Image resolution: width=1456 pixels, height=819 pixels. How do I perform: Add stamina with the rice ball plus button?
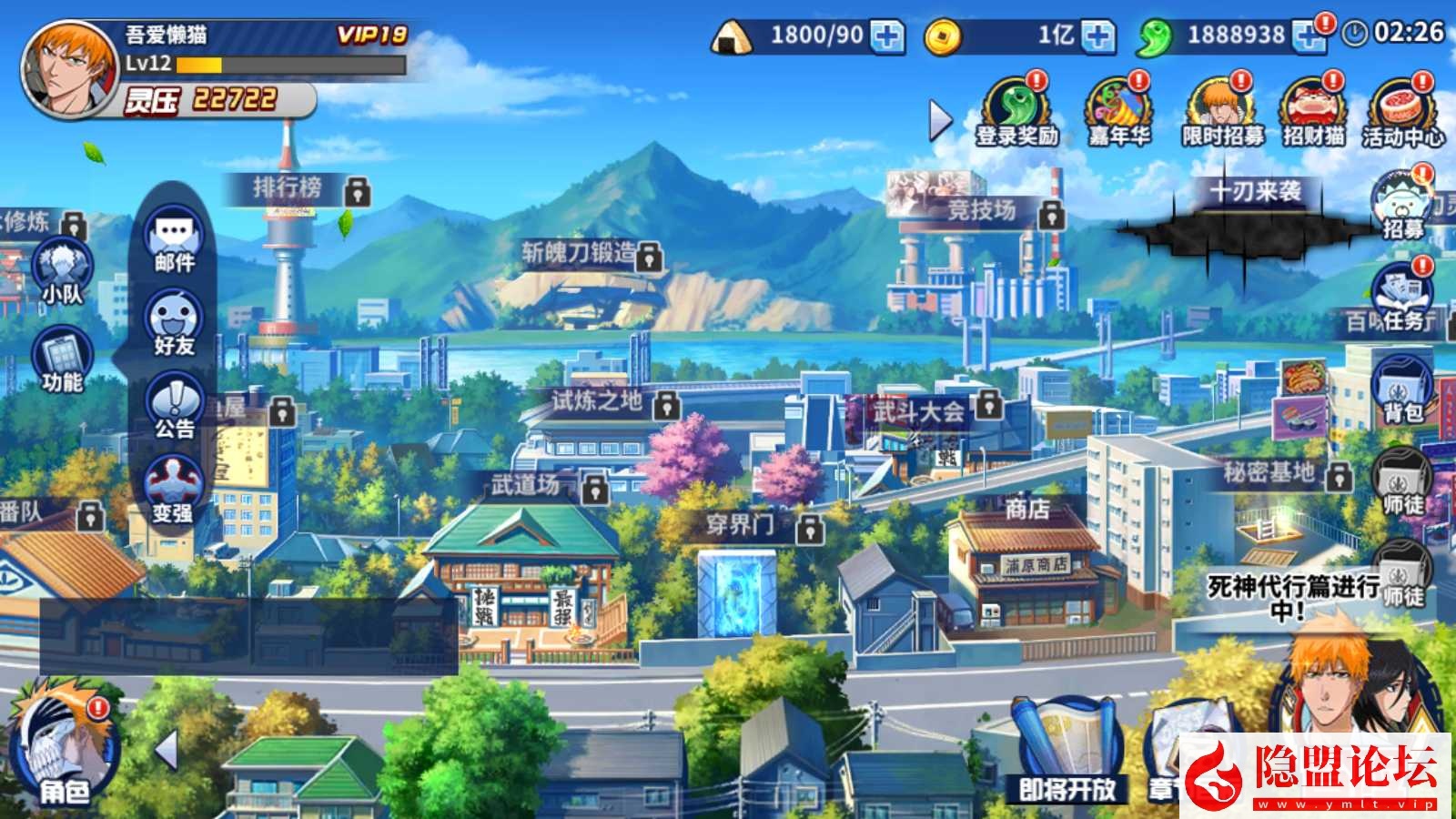pos(887,36)
